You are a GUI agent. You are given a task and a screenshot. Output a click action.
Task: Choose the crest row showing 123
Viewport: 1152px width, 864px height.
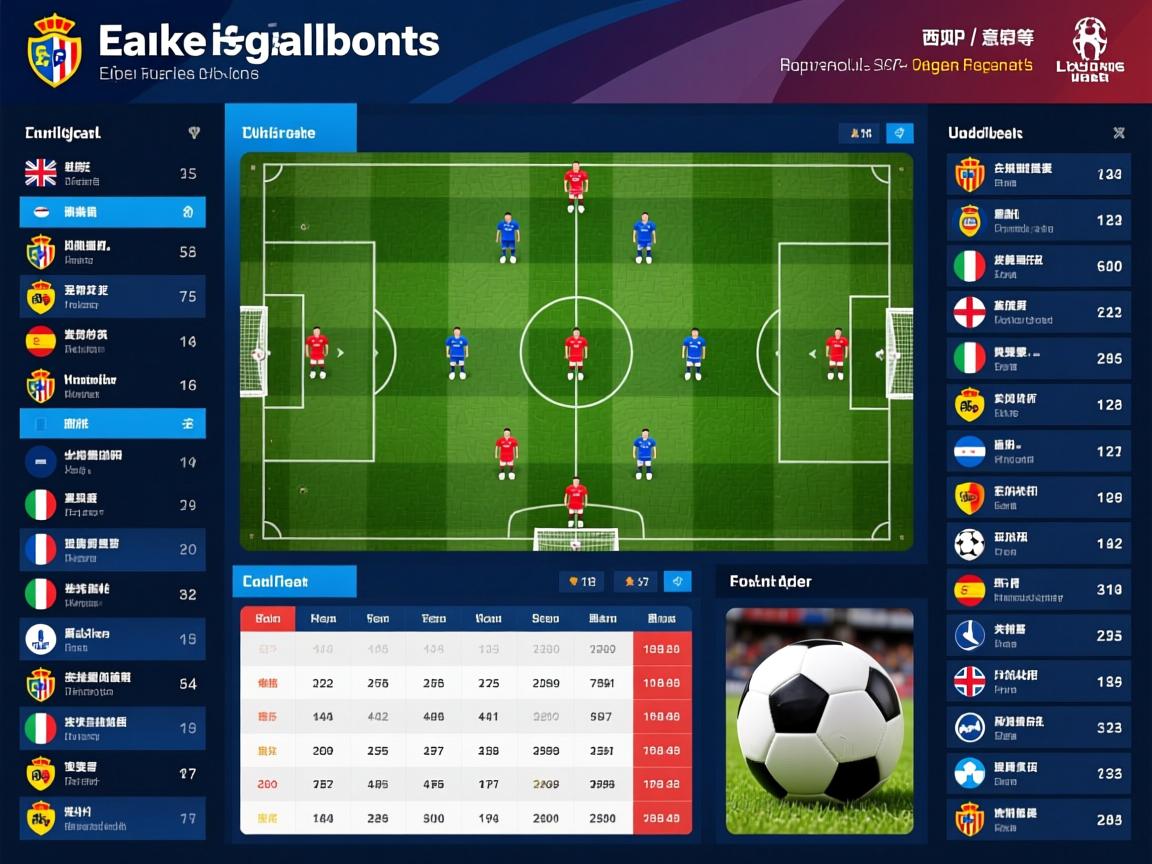tap(1038, 220)
